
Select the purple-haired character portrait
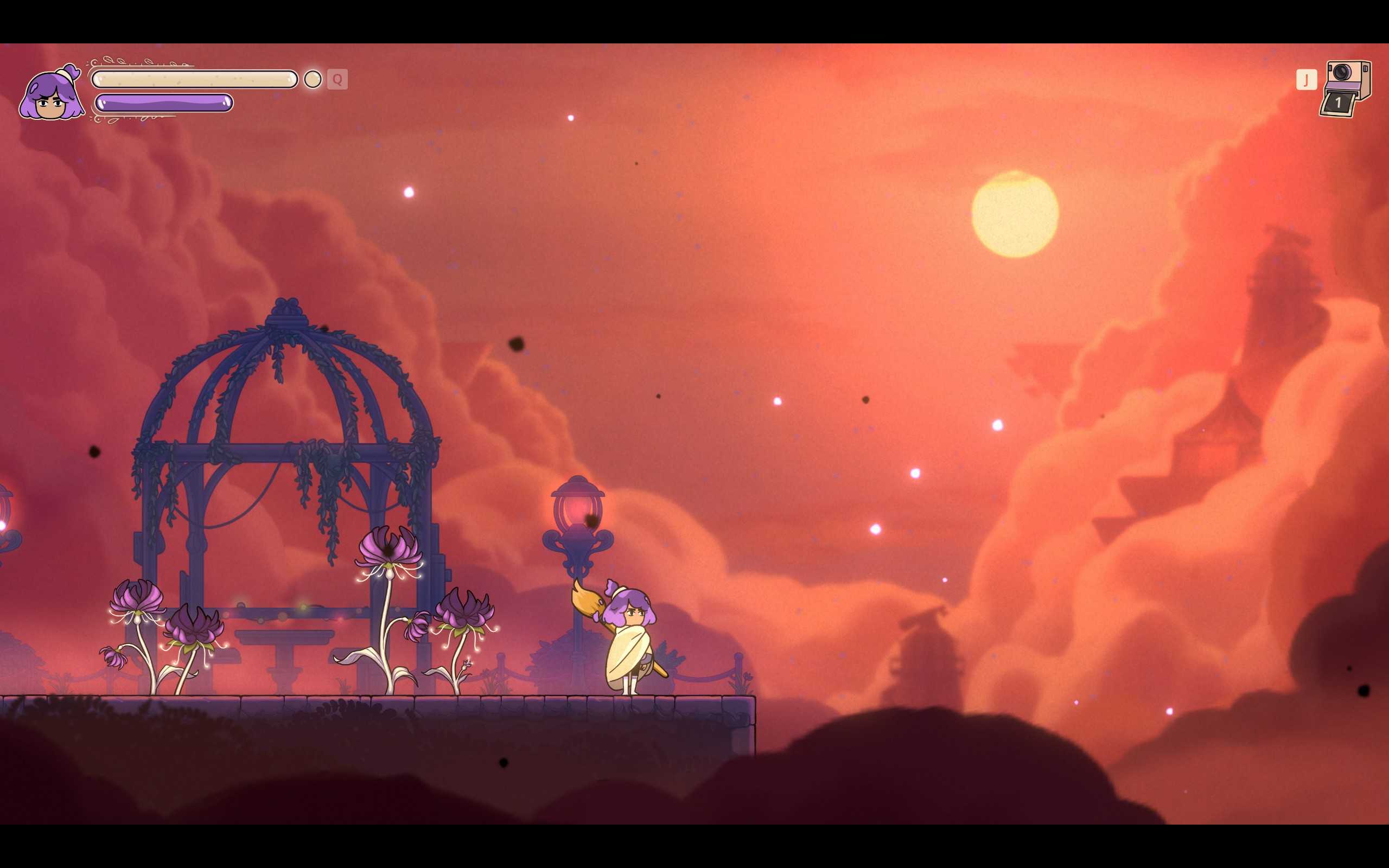[51, 93]
